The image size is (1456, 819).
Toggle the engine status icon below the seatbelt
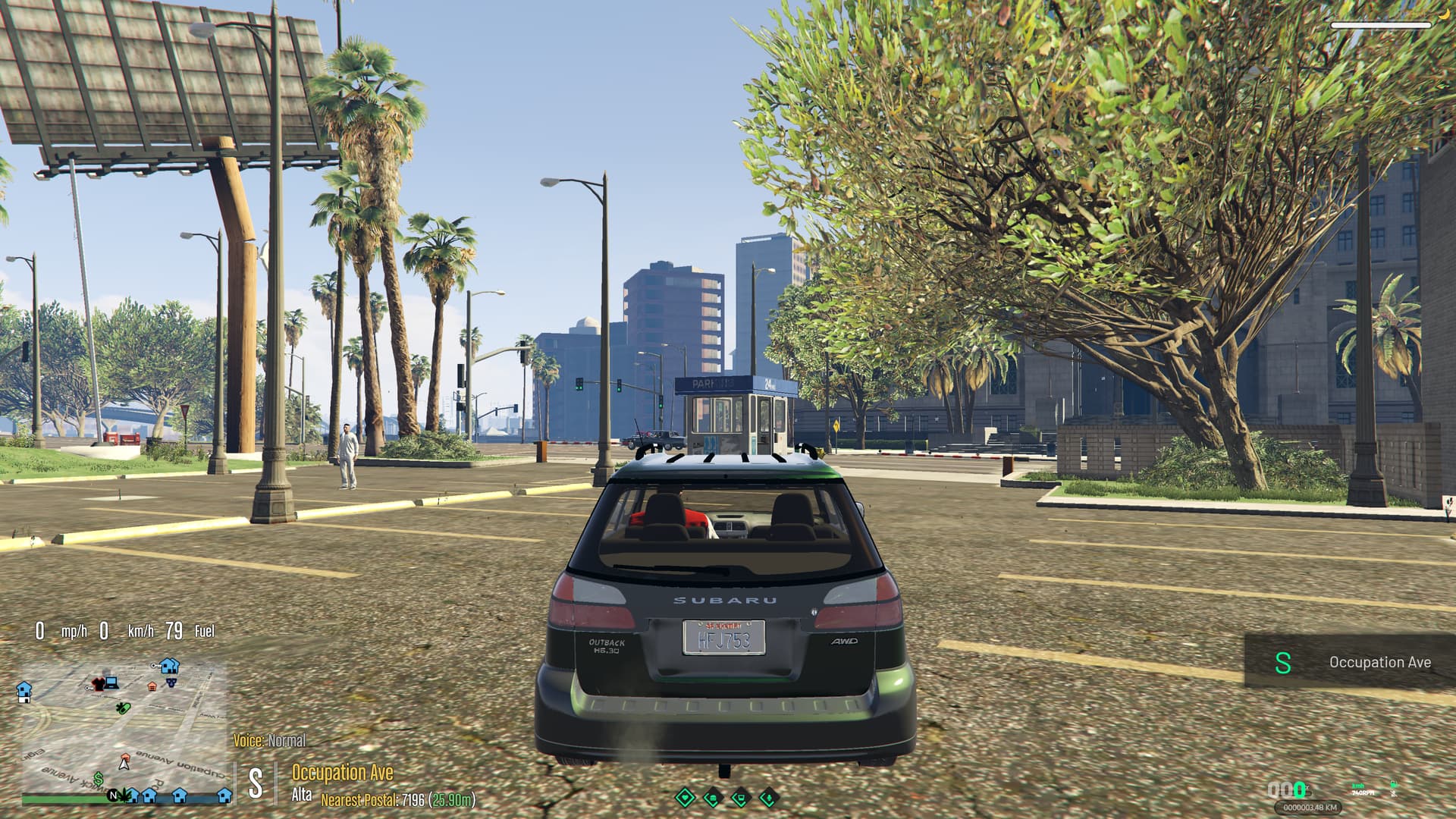[1393, 794]
